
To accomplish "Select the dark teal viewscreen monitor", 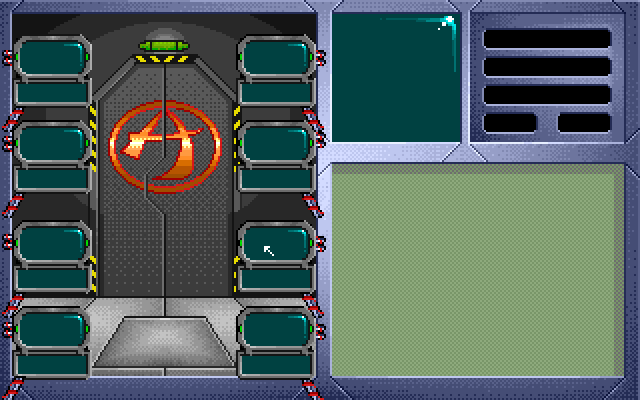I will click(396, 77).
